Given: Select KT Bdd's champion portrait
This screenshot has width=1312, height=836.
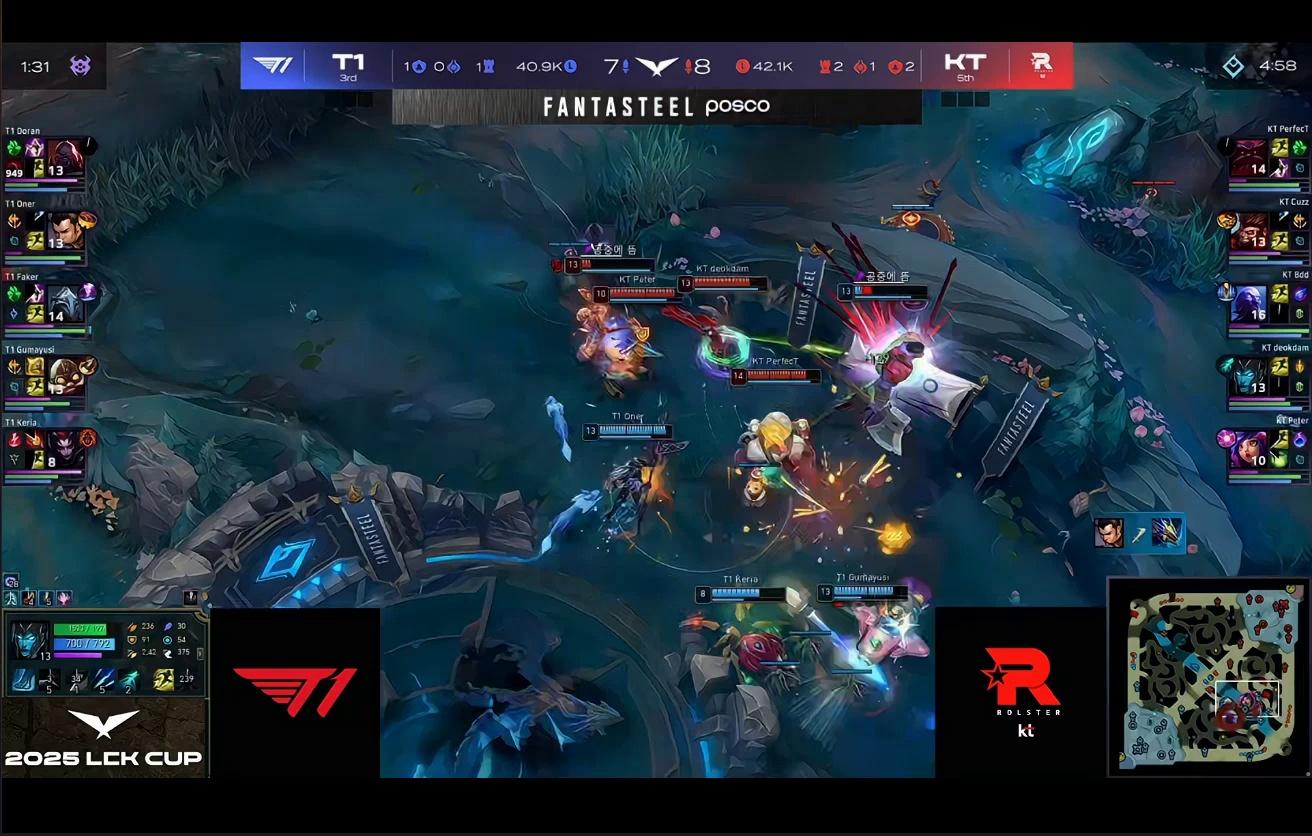Looking at the screenshot, I should [1246, 302].
